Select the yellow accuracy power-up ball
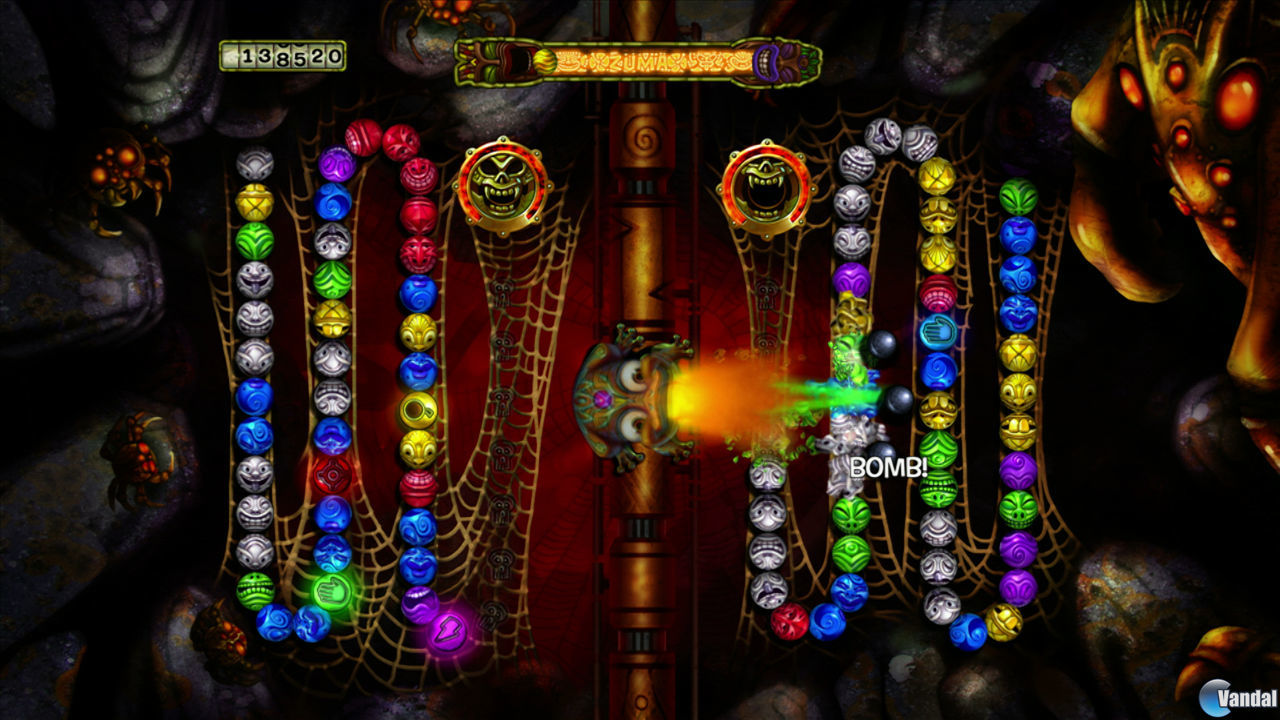 click(420, 407)
